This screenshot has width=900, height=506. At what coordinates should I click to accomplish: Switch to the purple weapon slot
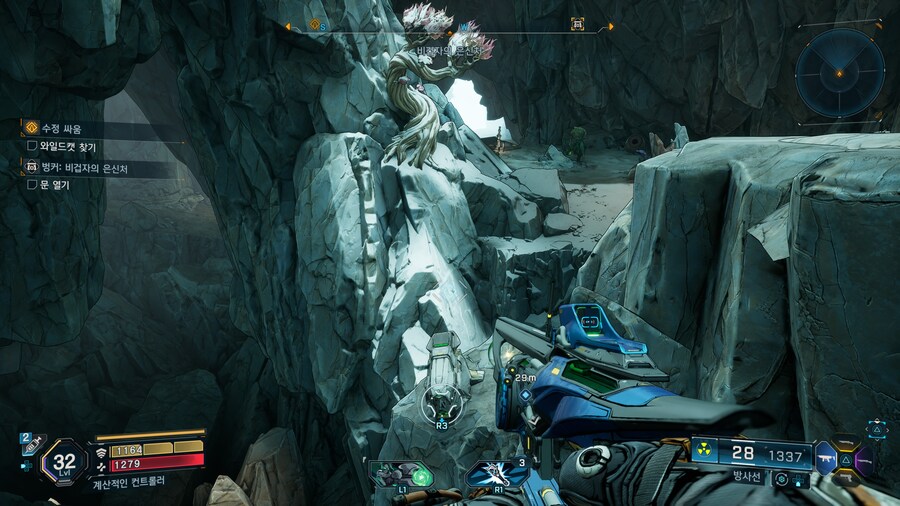(x=864, y=459)
